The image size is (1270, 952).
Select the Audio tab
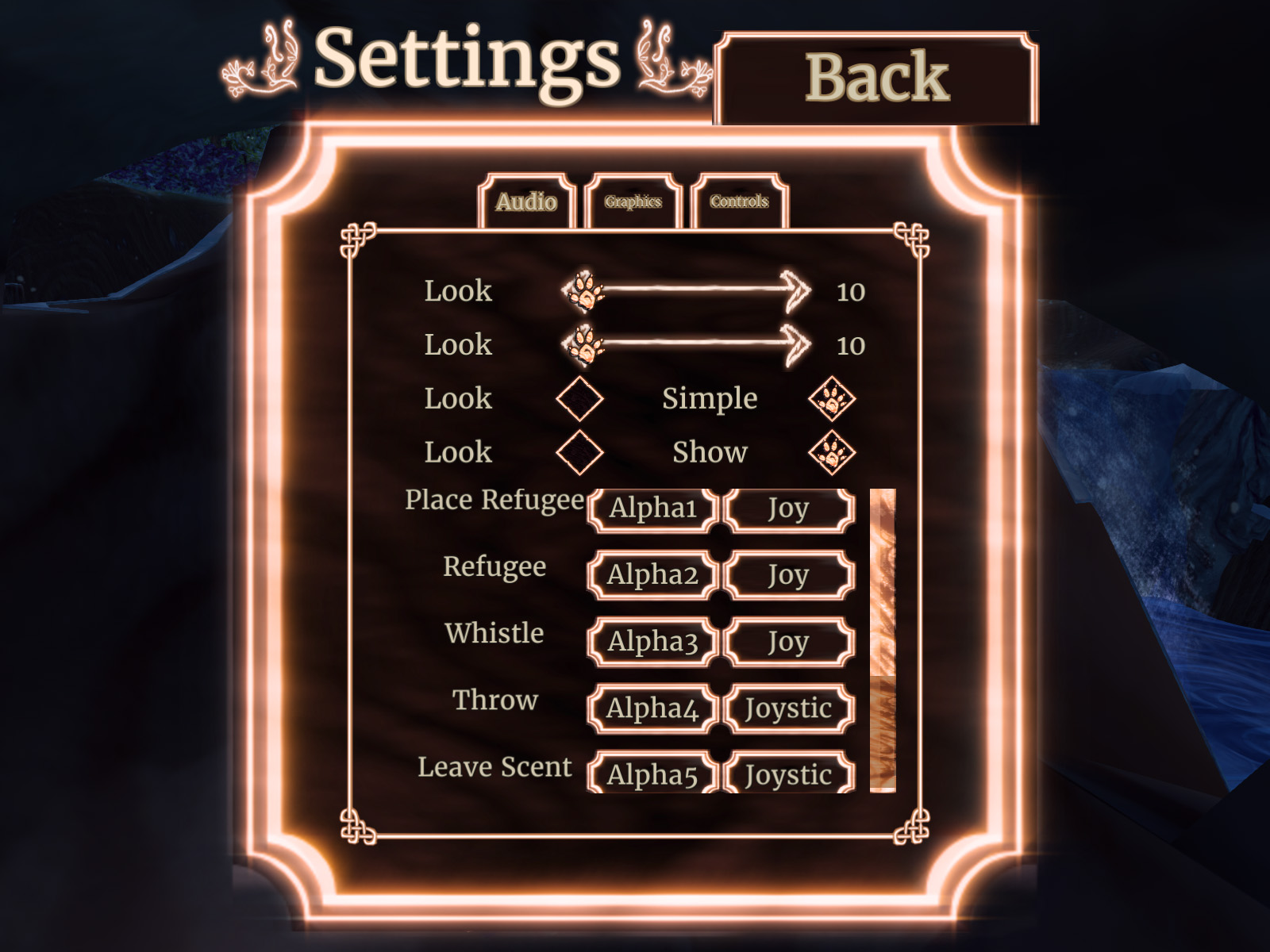click(x=526, y=202)
